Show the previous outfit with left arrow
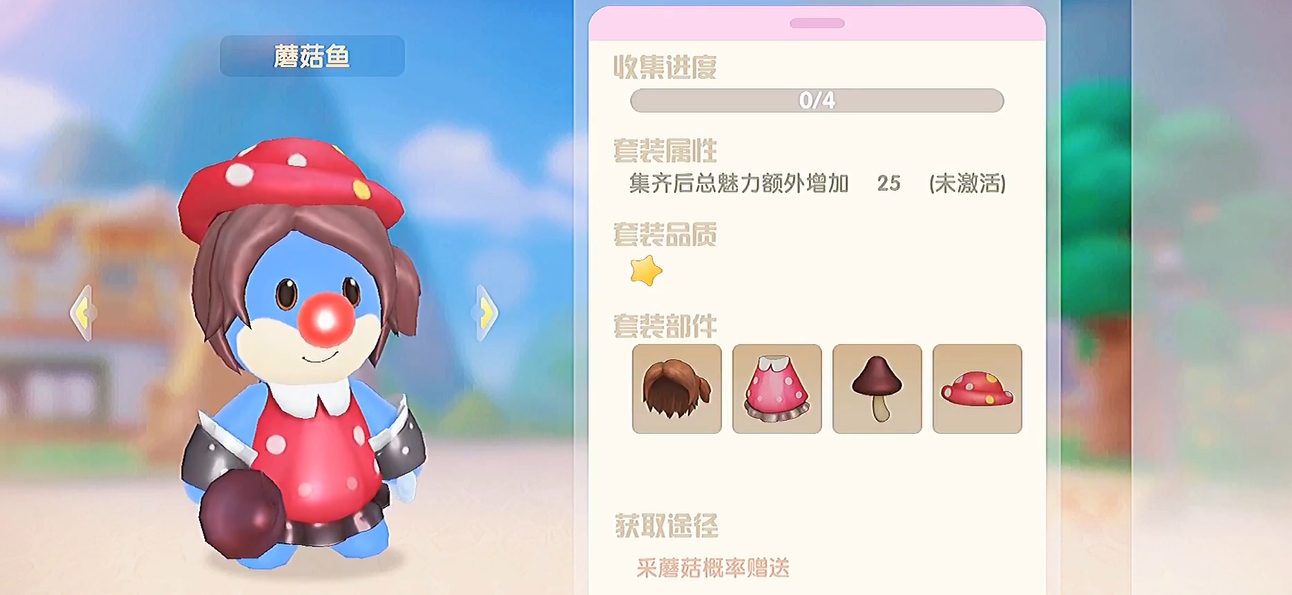The image size is (1292, 595). (82, 313)
